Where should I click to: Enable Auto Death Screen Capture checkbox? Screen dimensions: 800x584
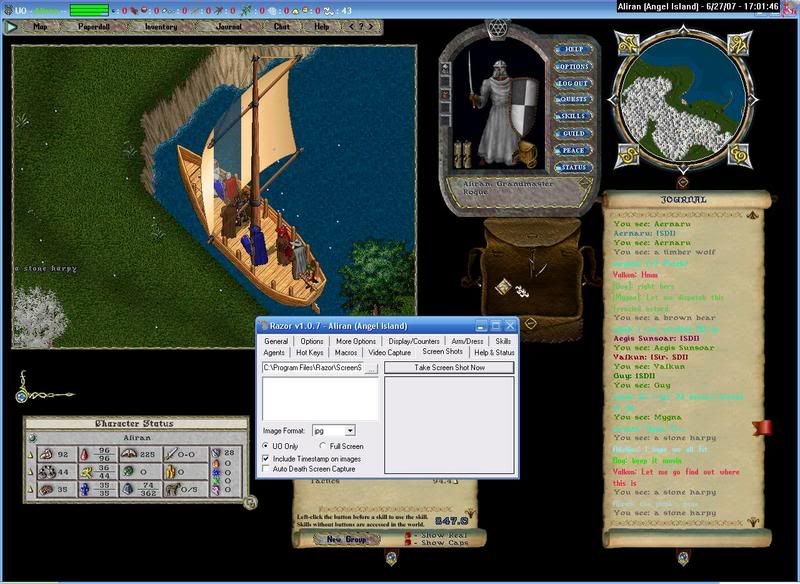[x=265, y=468]
